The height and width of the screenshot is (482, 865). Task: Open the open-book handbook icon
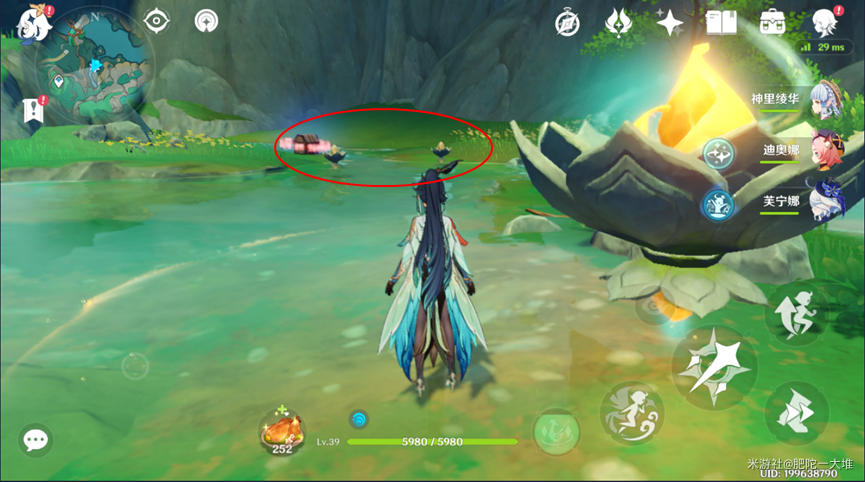(721, 22)
